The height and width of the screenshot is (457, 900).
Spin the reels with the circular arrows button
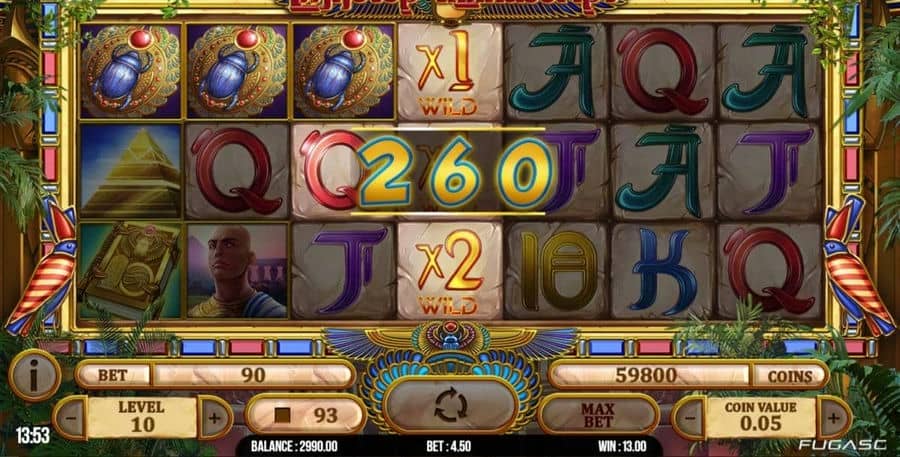449,406
